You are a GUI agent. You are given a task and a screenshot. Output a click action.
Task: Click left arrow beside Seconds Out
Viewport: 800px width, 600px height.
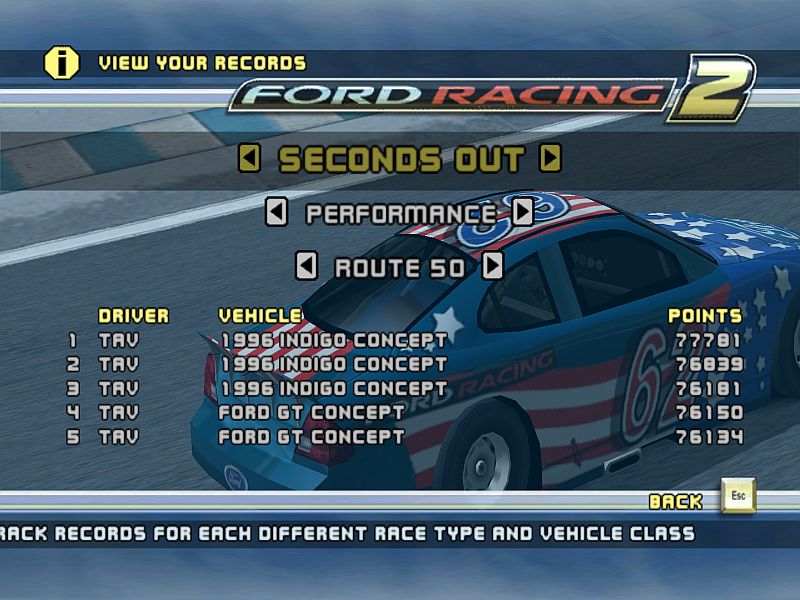251,159
